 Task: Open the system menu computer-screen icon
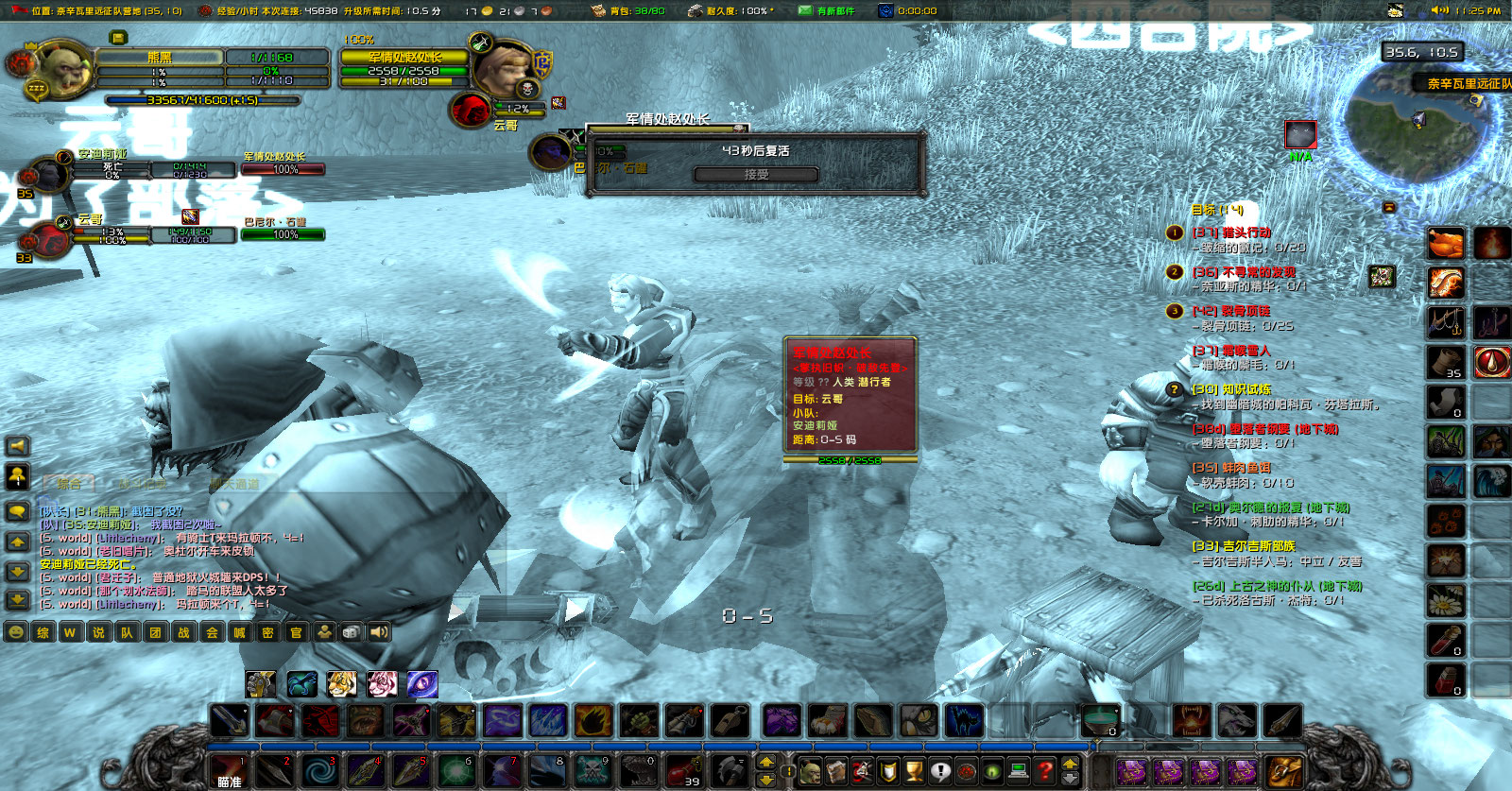tap(1018, 770)
